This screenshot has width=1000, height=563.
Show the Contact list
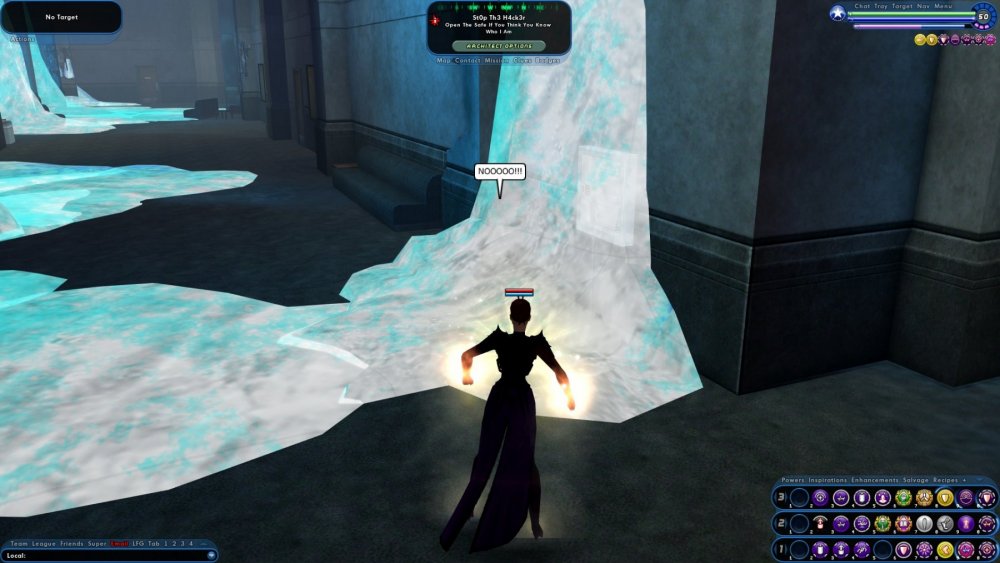pyautogui.click(x=467, y=61)
